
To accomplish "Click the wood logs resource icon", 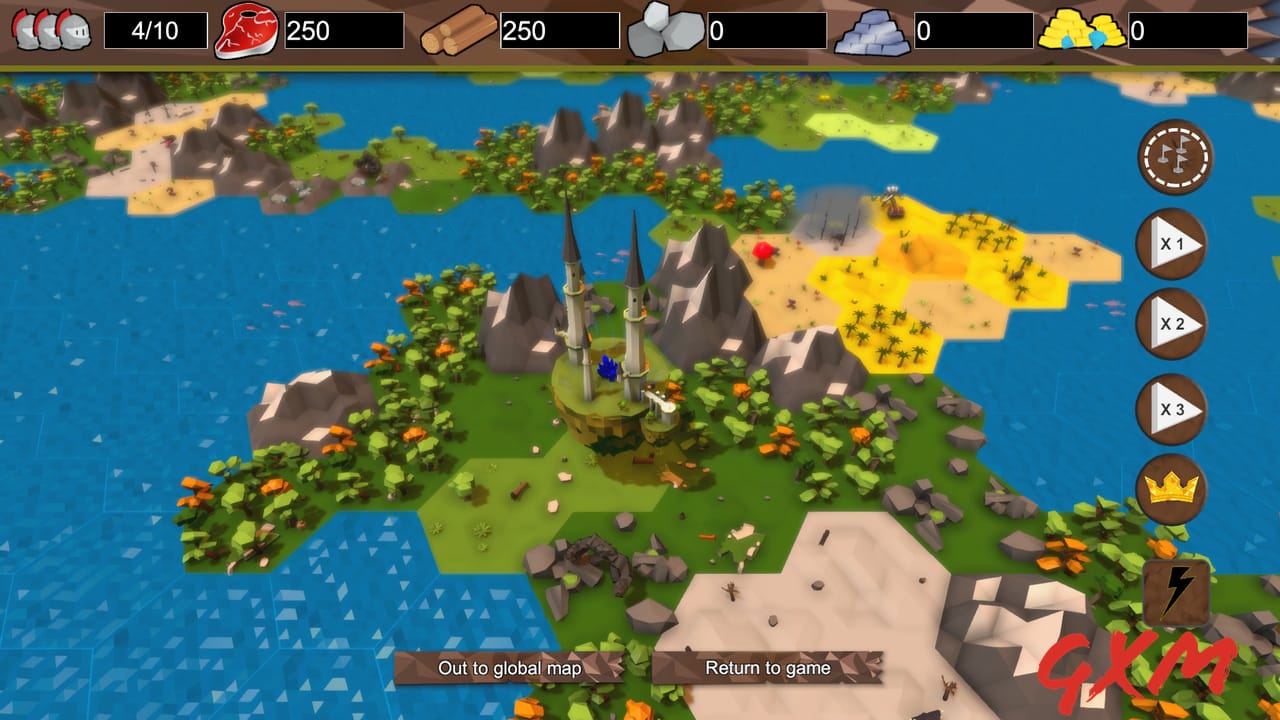I will (x=456, y=30).
